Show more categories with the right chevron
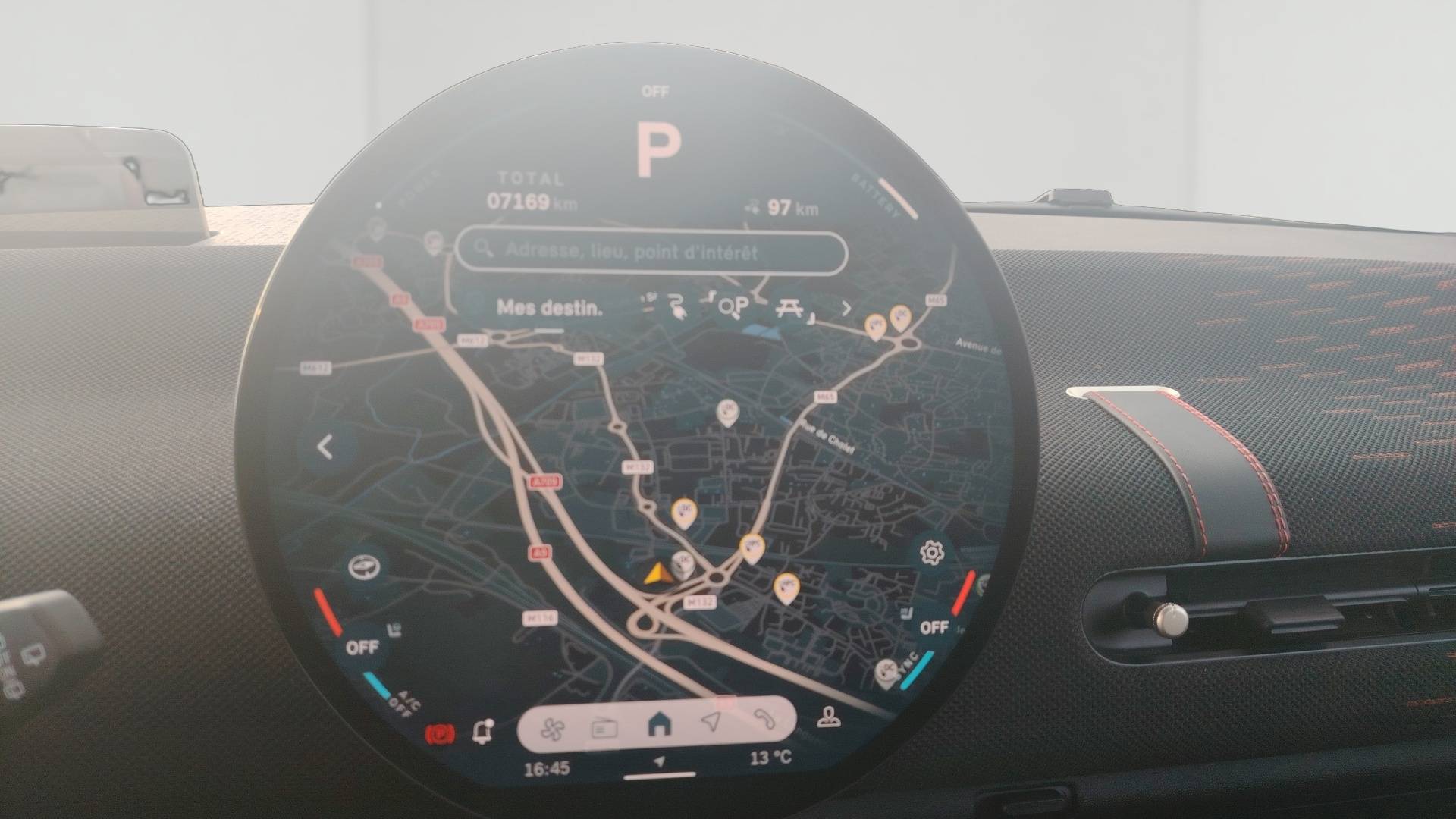Screen dimensions: 1456x819 pyautogui.click(x=846, y=308)
